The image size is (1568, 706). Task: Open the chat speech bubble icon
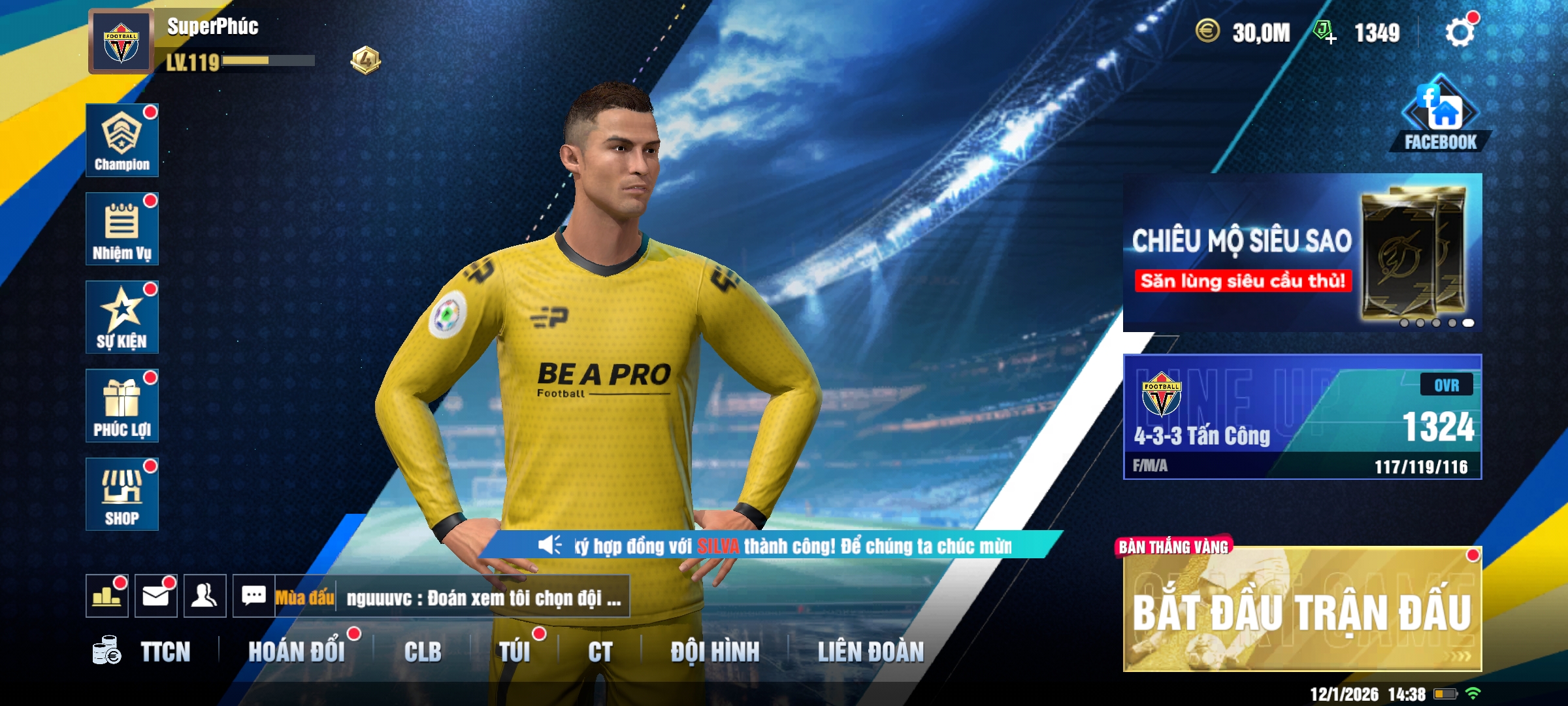(253, 596)
